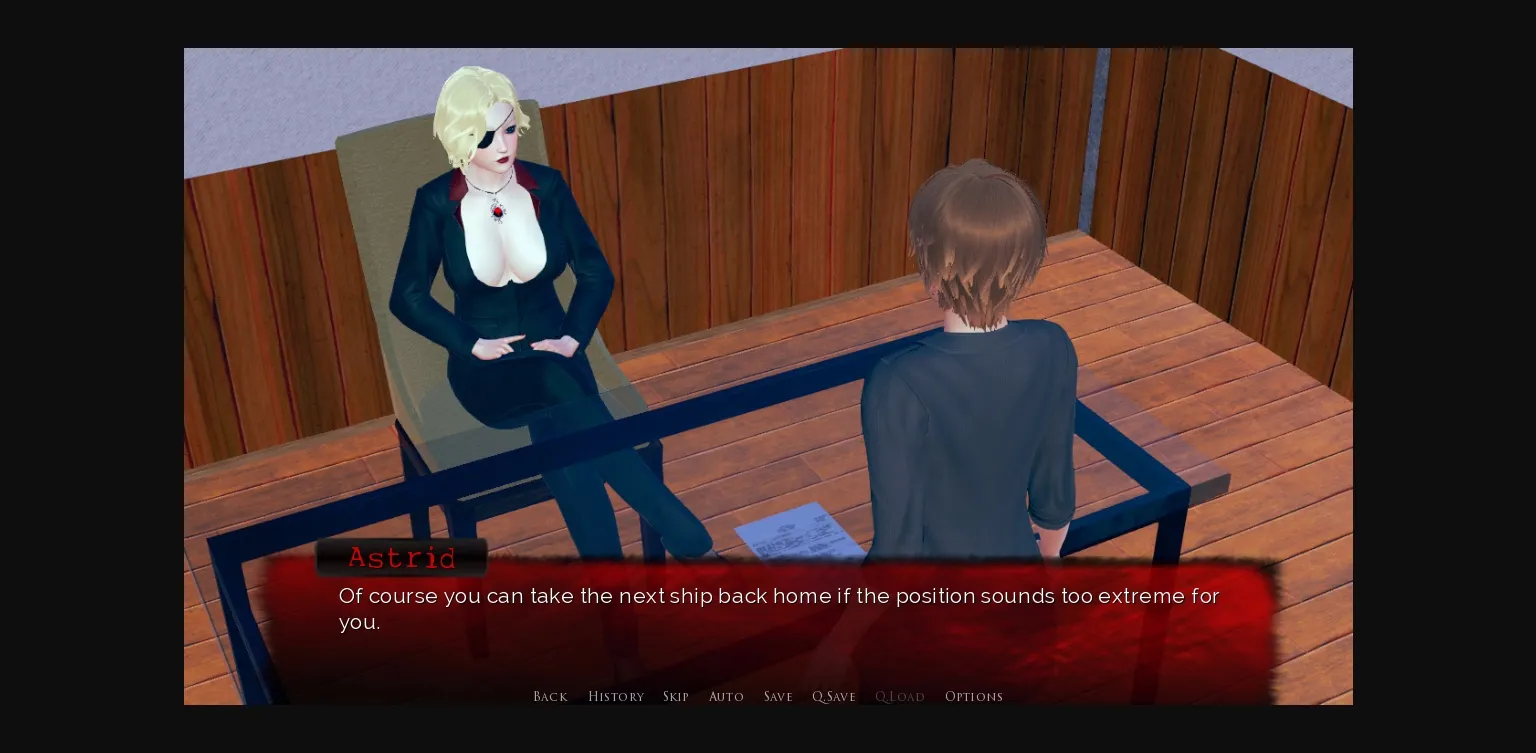Image resolution: width=1536 pixels, height=753 pixels.
Task: Click the dialogue text to advance the story
Action: tap(778, 596)
